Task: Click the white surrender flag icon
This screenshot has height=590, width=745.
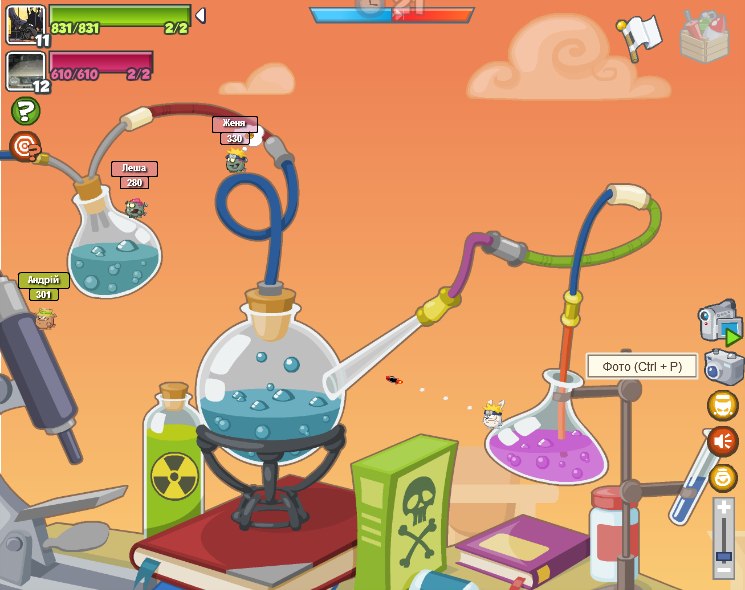Action: (x=640, y=36)
